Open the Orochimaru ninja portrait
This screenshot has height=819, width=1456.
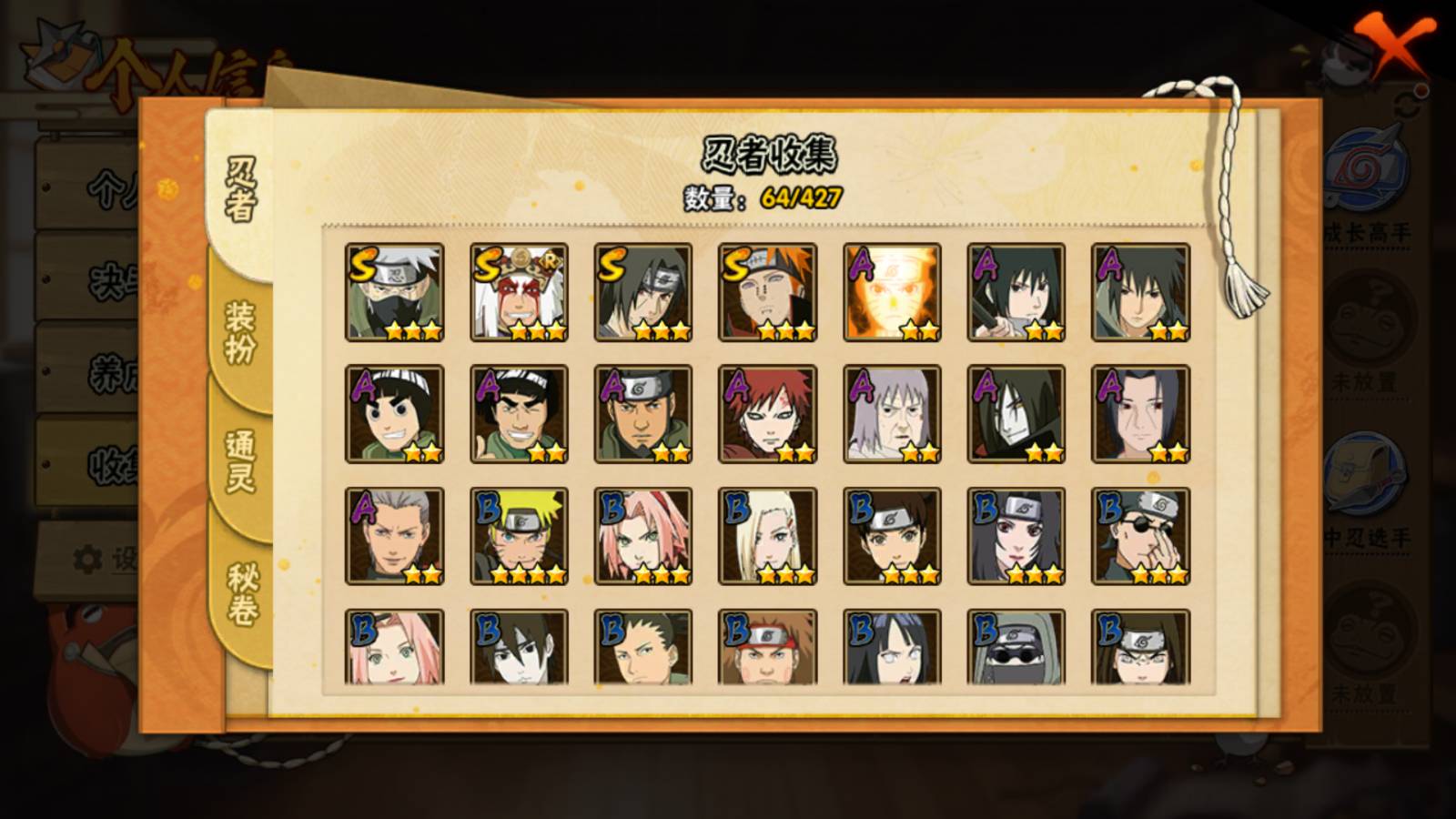(x=1016, y=414)
